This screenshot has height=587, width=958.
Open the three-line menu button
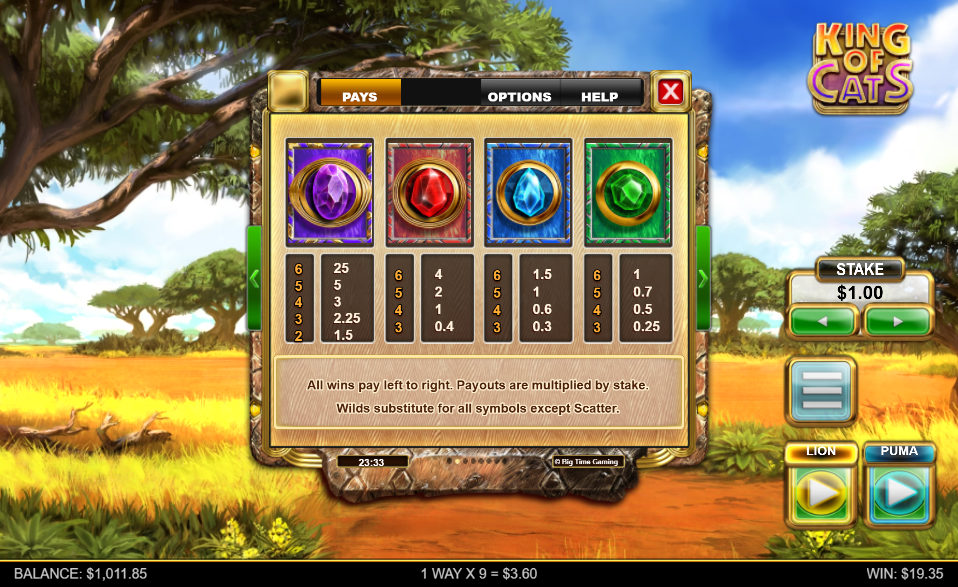pos(821,390)
